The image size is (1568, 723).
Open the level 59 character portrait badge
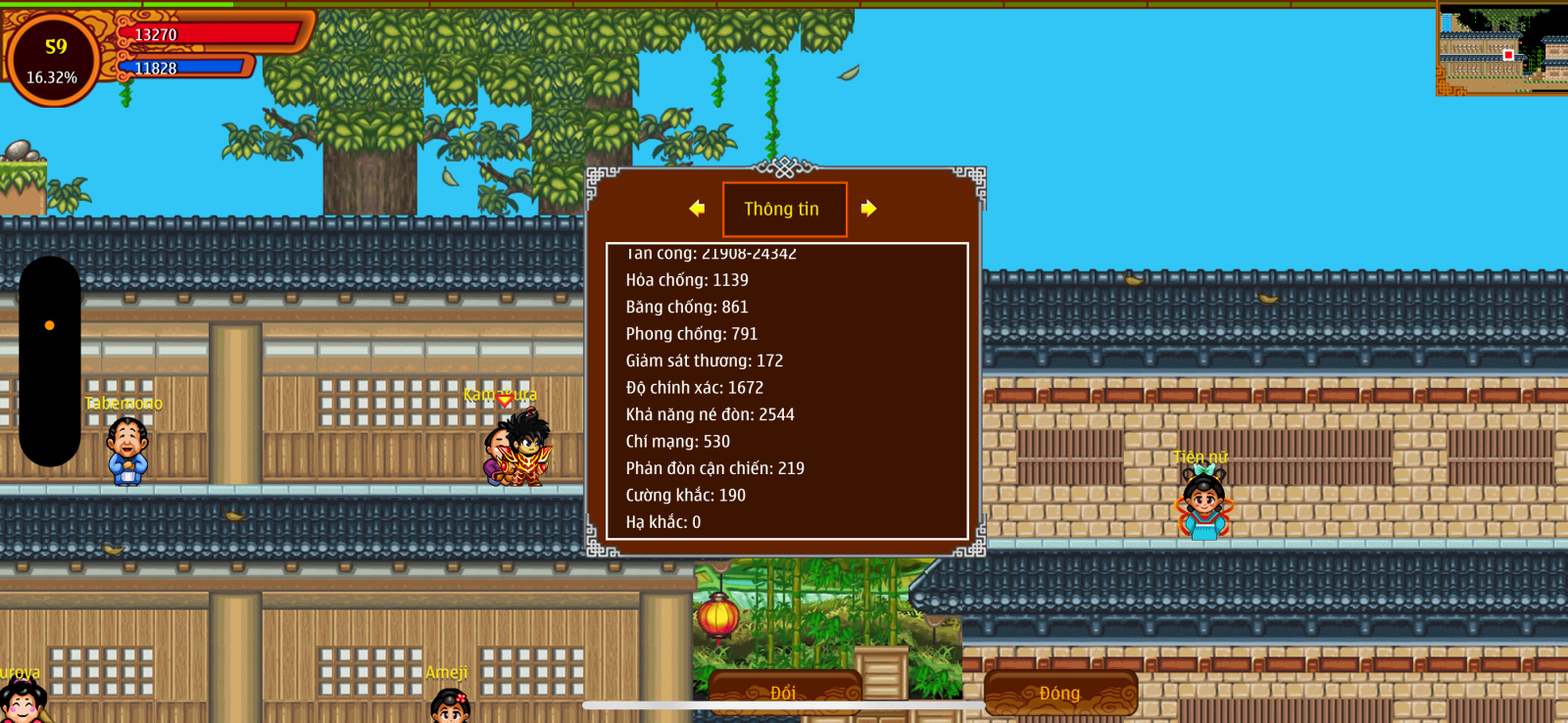tap(54, 60)
